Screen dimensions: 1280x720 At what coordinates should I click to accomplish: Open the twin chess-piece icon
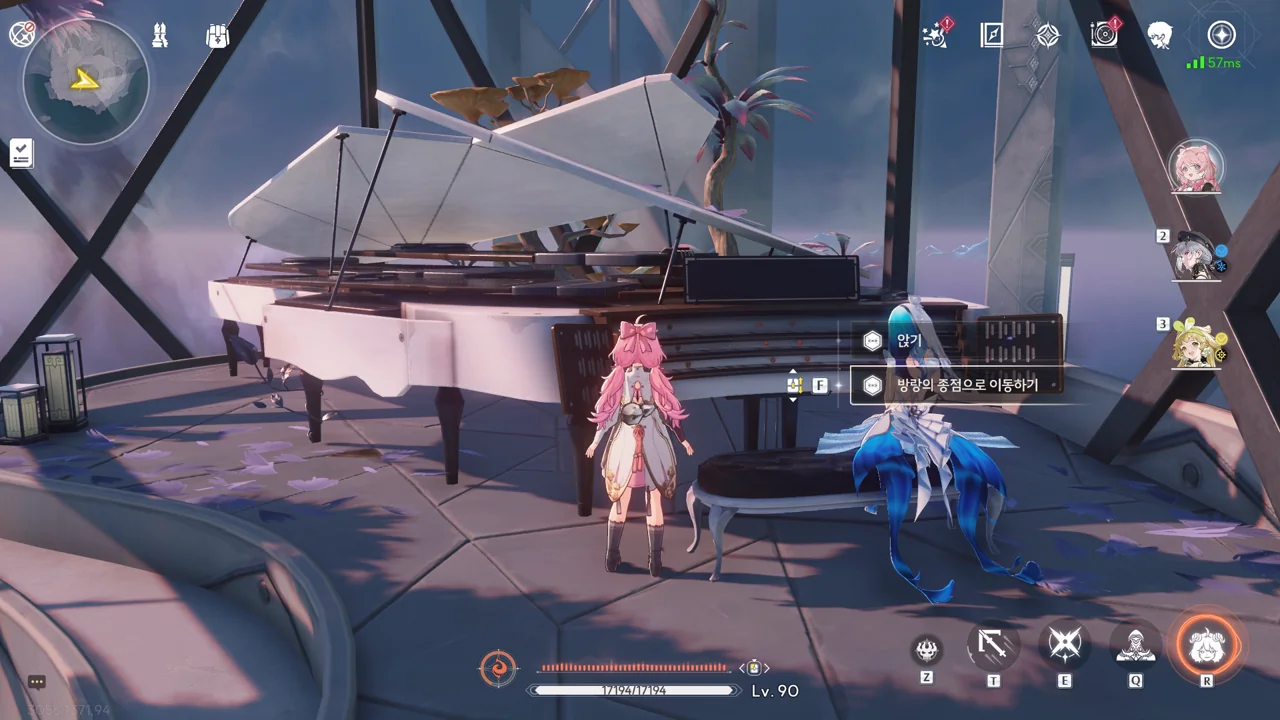coord(160,35)
